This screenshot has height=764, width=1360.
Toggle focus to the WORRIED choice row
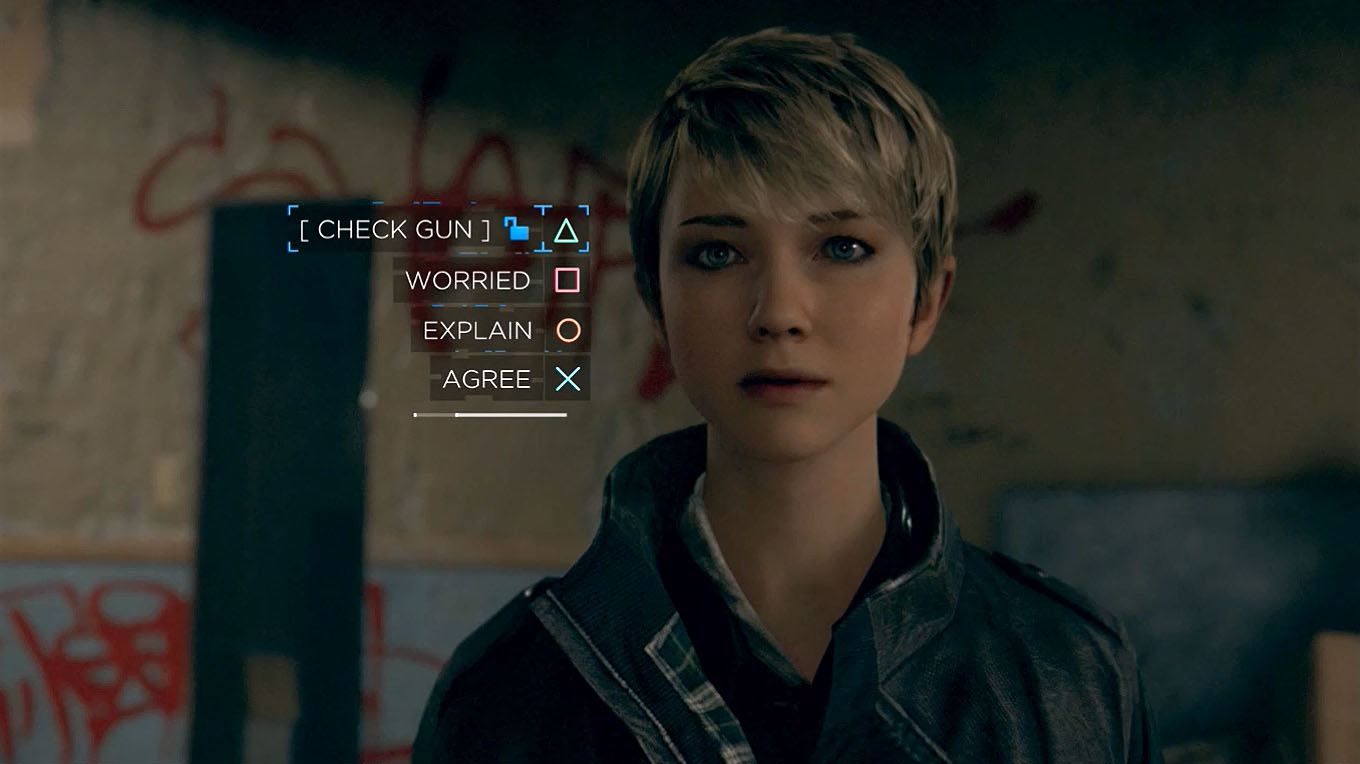pyautogui.click(x=468, y=281)
